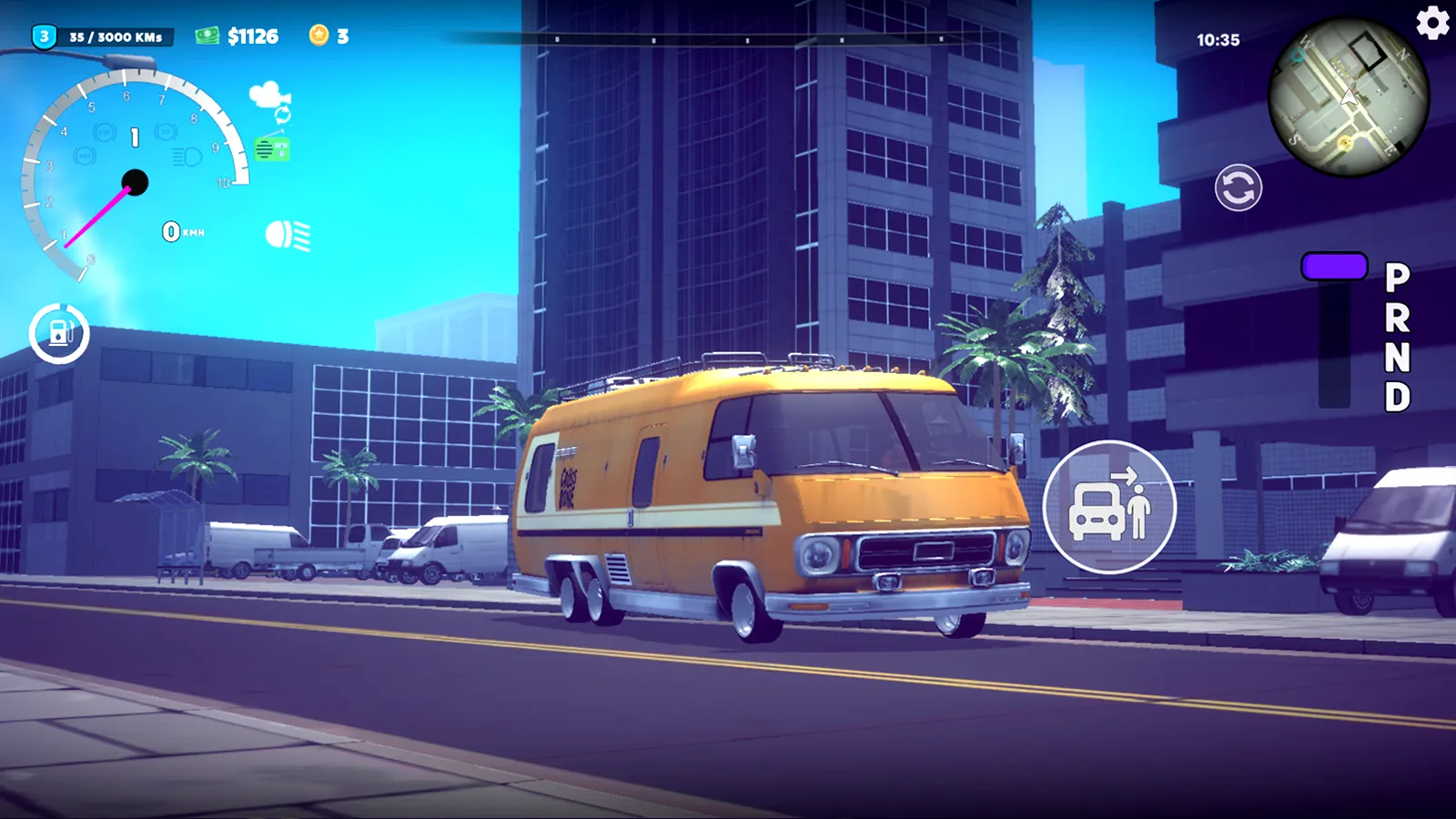Click the rotate icon beside the camera

point(284,116)
